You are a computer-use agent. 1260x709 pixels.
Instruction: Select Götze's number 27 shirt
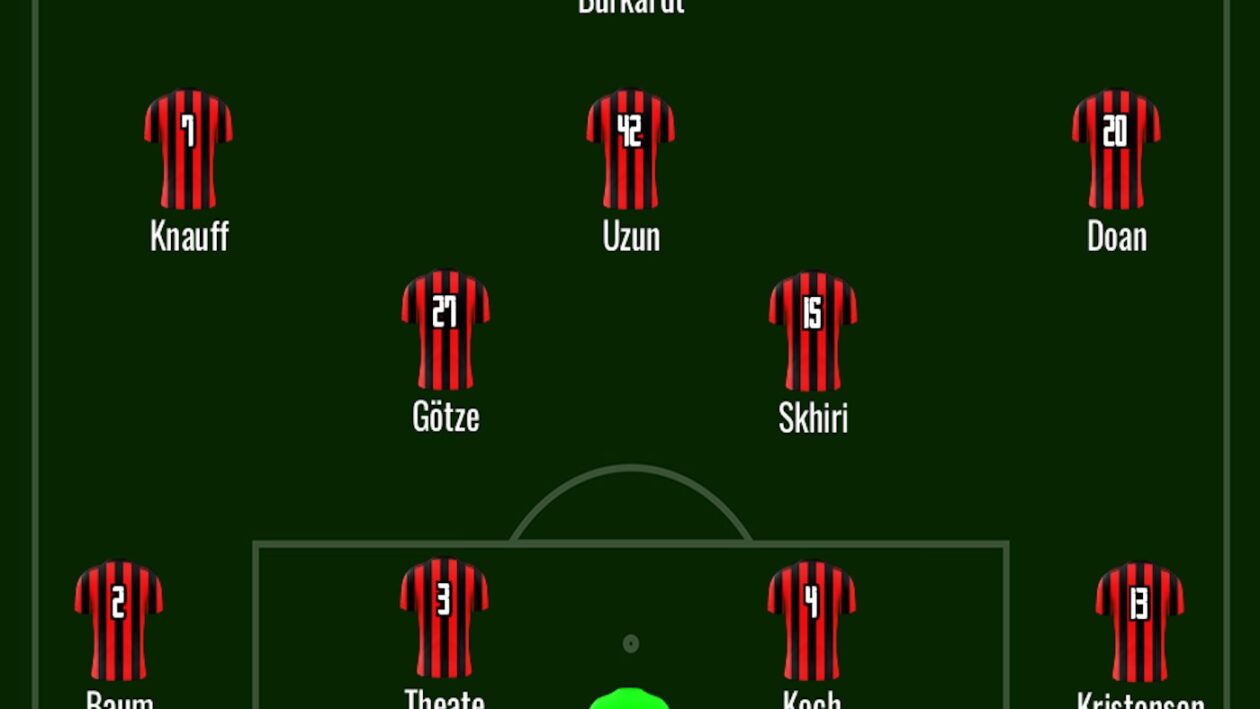(445, 329)
